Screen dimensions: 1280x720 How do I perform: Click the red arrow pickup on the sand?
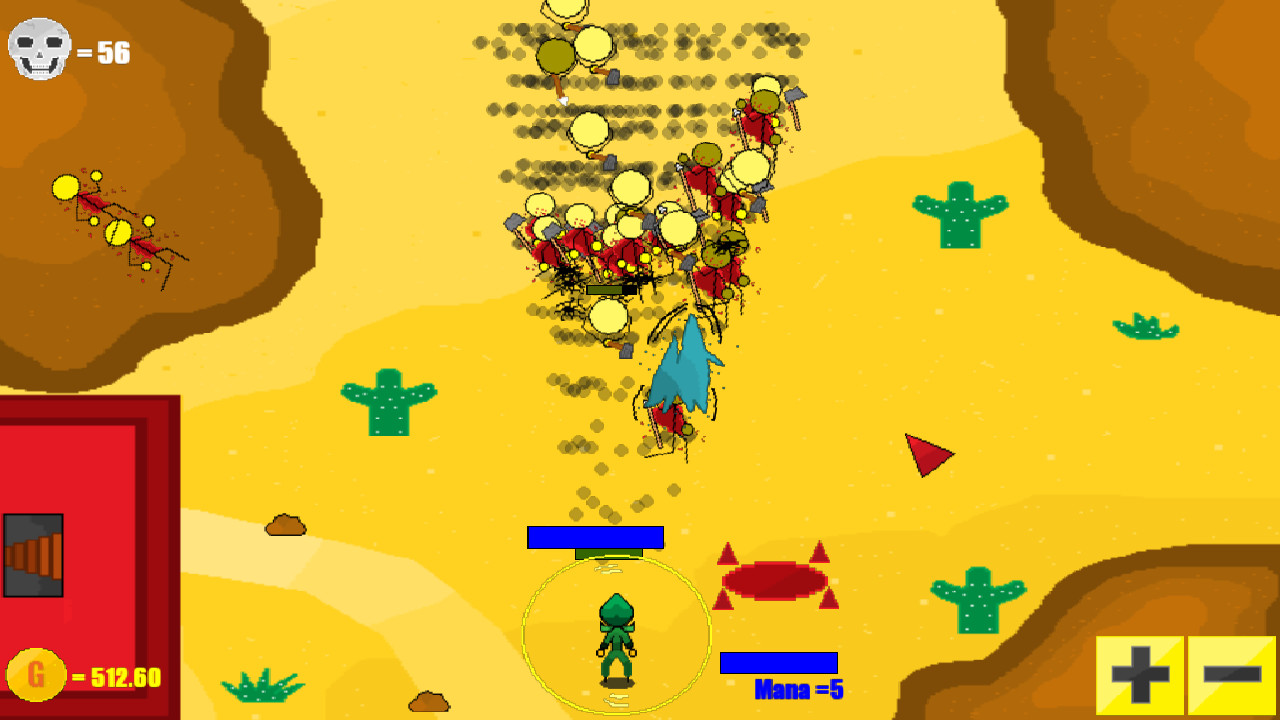pyautogui.click(x=925, y=457)
